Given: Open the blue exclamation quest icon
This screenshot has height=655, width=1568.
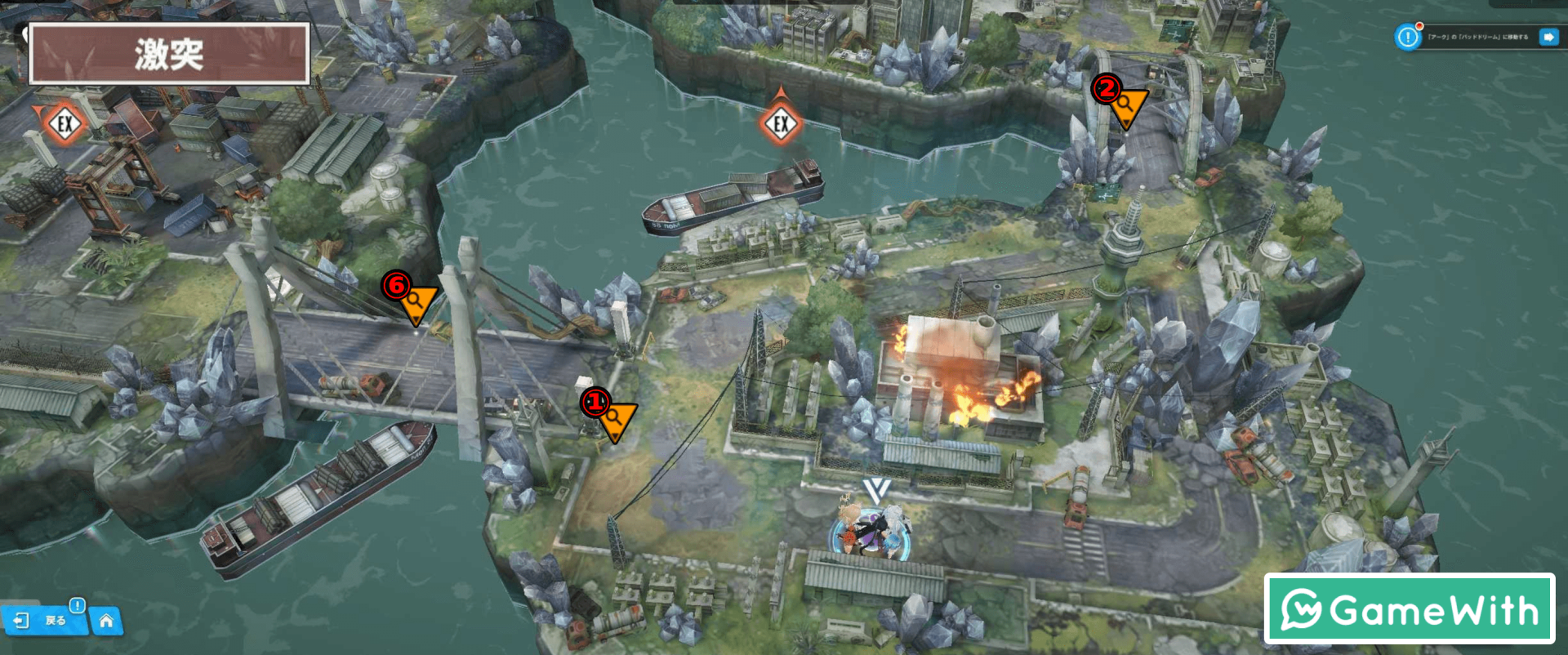Looking at the screenshot, I should click(x=1408, y=37).
